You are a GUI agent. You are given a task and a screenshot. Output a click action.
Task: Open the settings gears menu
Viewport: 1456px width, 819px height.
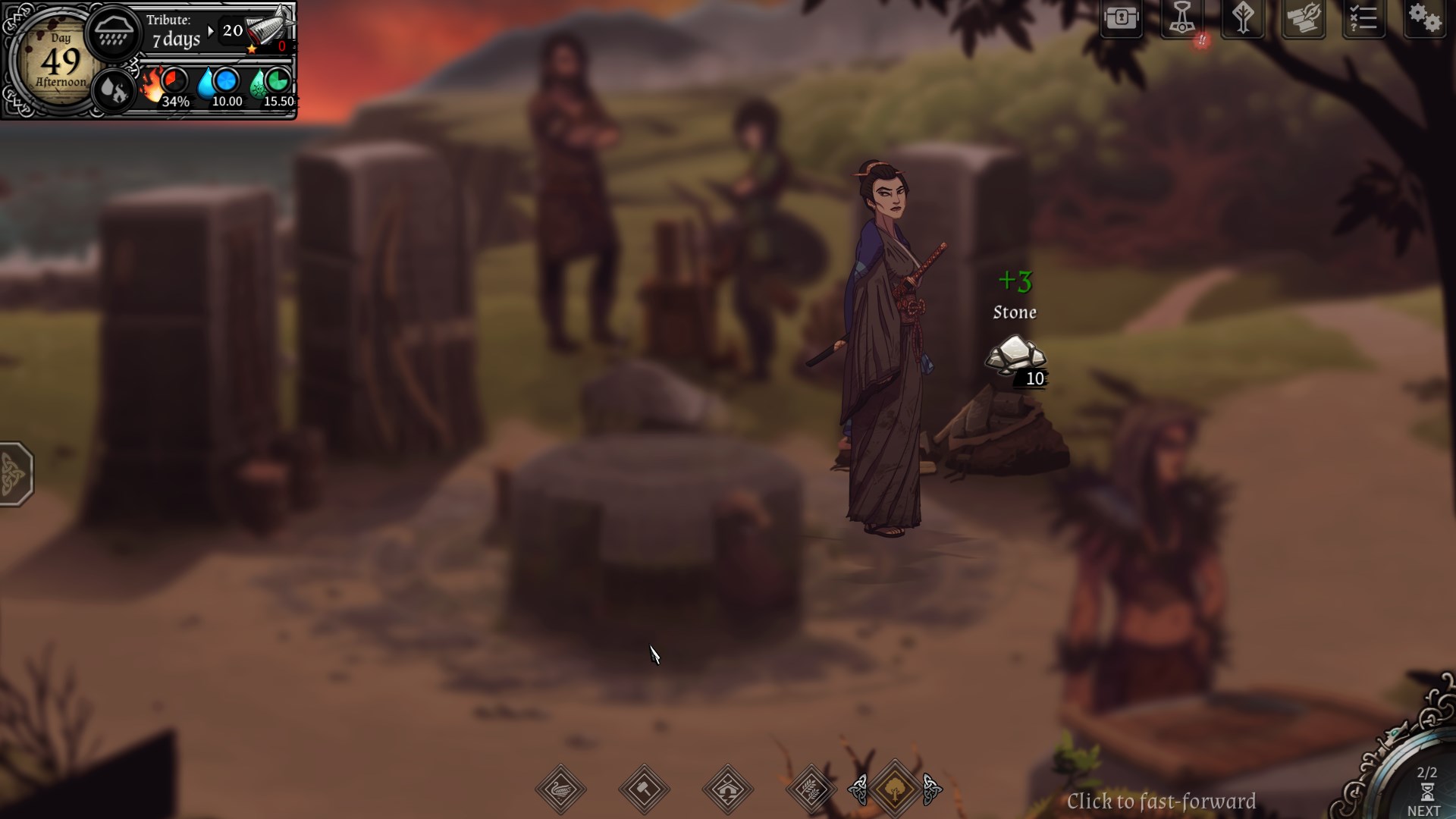[x=1427, y=19]
